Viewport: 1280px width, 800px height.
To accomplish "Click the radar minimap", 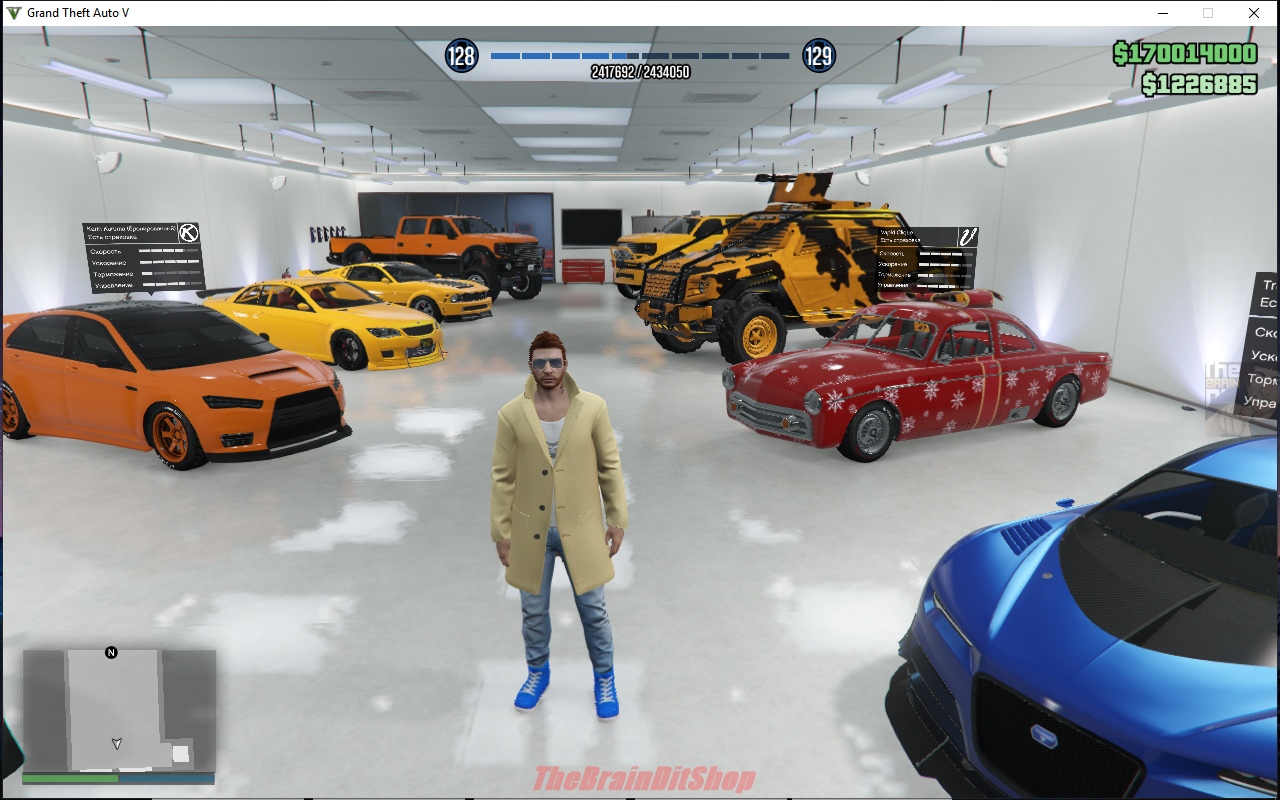I will click(119, 709).
